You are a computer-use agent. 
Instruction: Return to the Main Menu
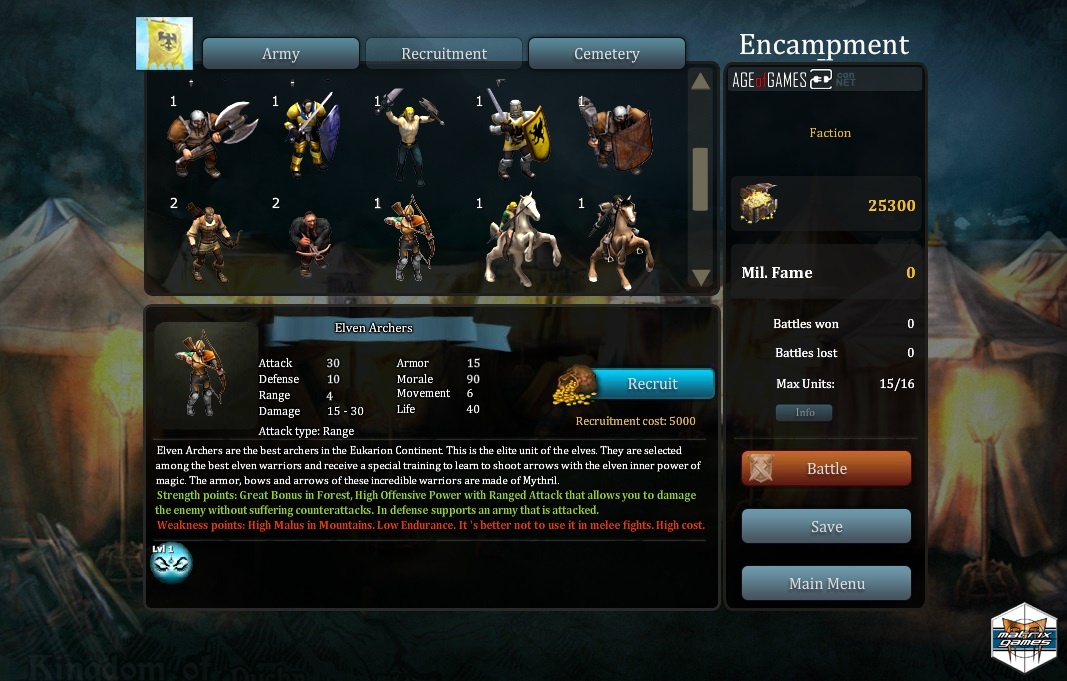tap(826, 584)
